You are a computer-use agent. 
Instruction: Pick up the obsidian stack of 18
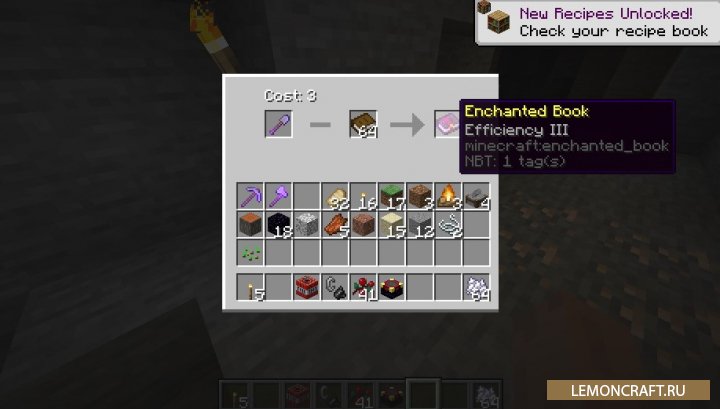278,223
